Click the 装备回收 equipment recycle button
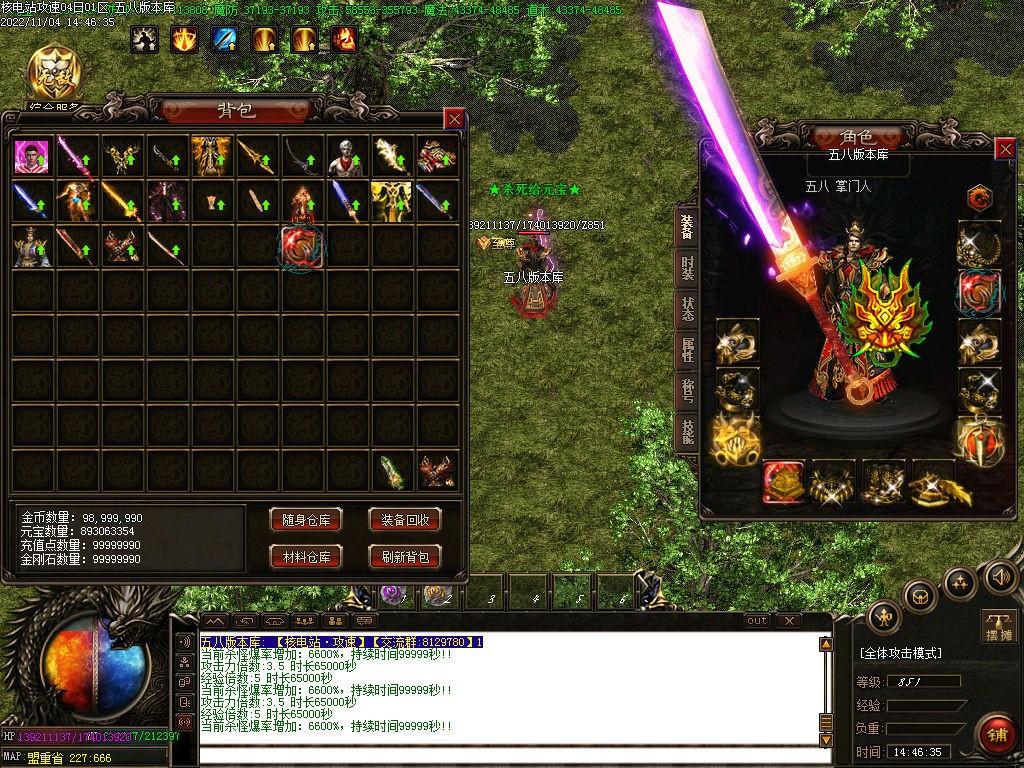The height and width of the screenshot is (768, 1024). coord(405,520)
